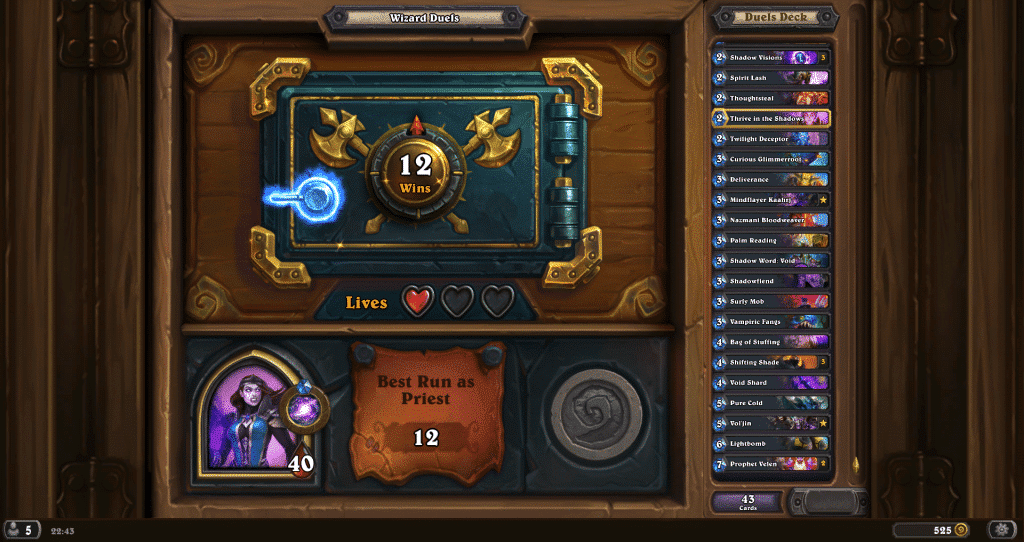Image resolution: width=1024 pixels, height=542 pixels.
Task: Select the Shadow Visions card in deck list
Action: coord(770,58)
